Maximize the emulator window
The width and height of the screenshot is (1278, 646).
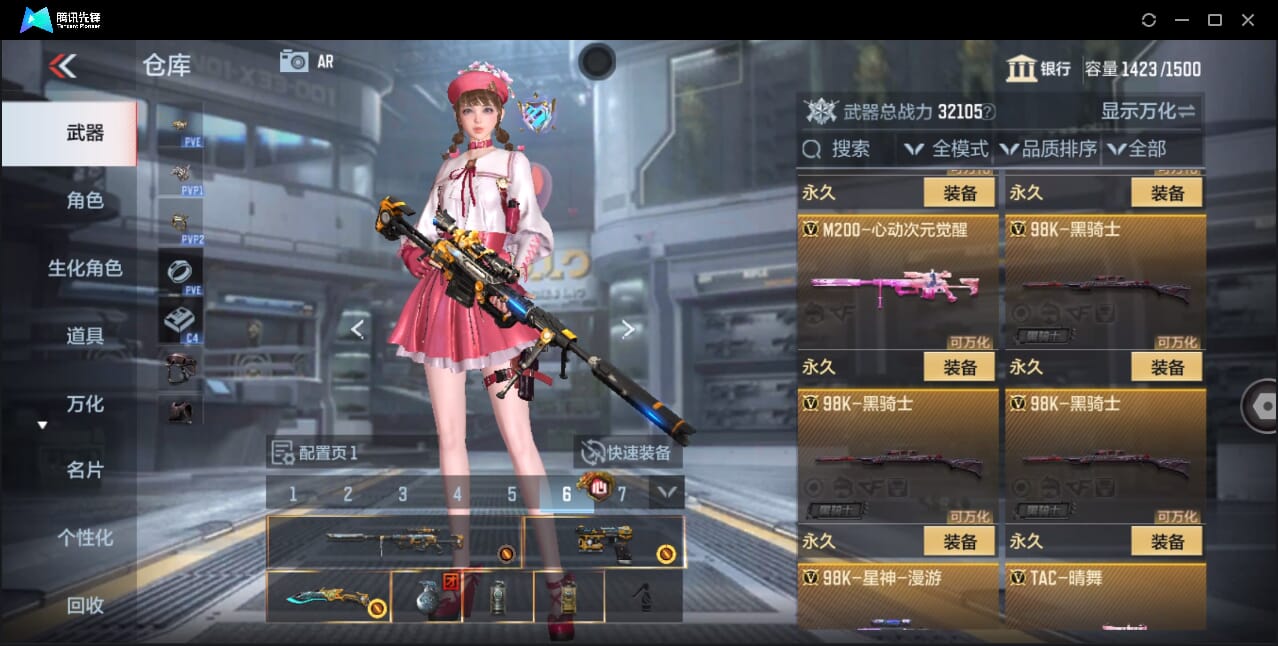point(1215,20)
